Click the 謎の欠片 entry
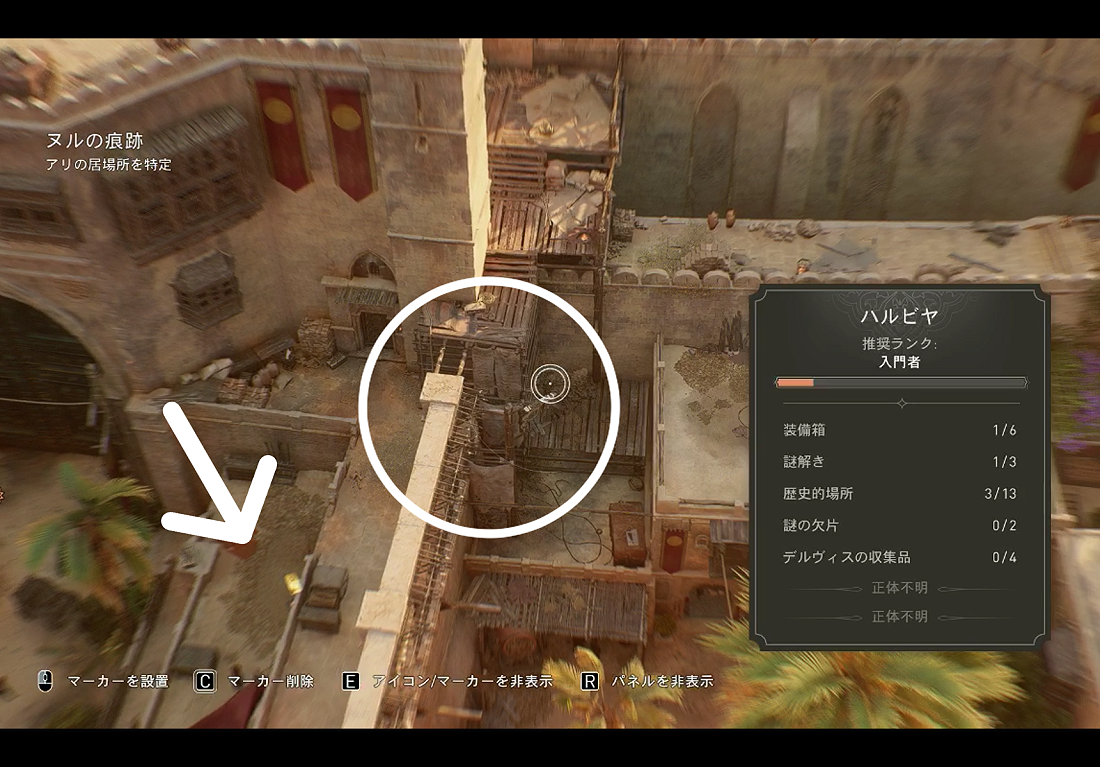 [900, 526]
